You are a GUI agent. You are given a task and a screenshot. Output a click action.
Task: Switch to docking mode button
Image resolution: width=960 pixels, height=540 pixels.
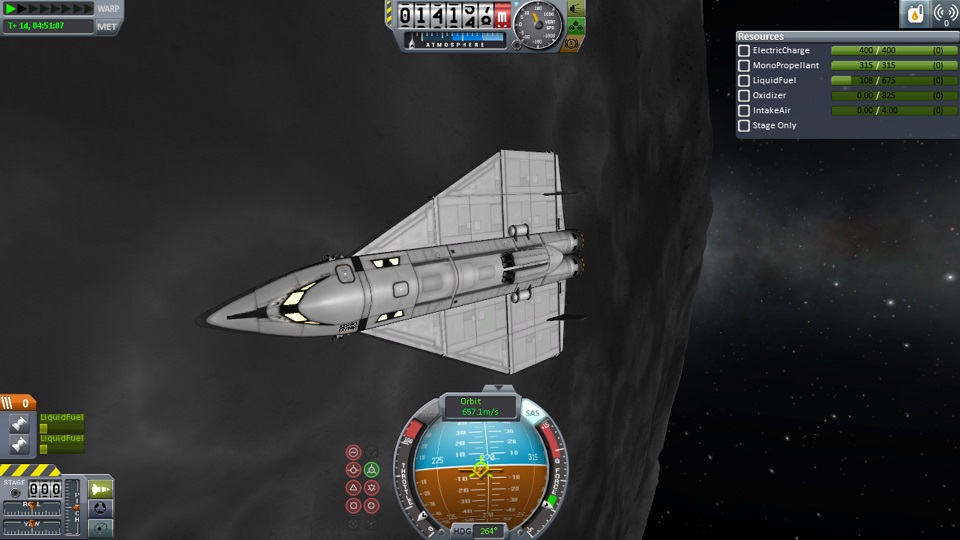point(101,508)
